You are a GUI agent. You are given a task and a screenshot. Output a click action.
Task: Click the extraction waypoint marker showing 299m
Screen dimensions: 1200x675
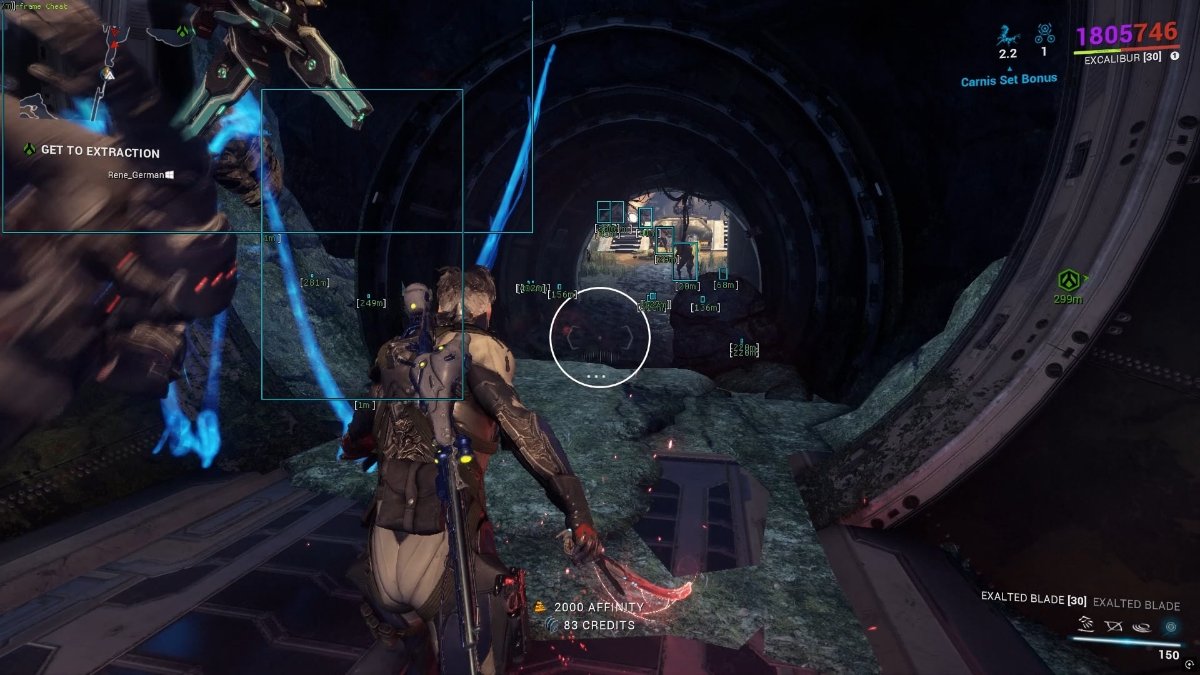1071,280
